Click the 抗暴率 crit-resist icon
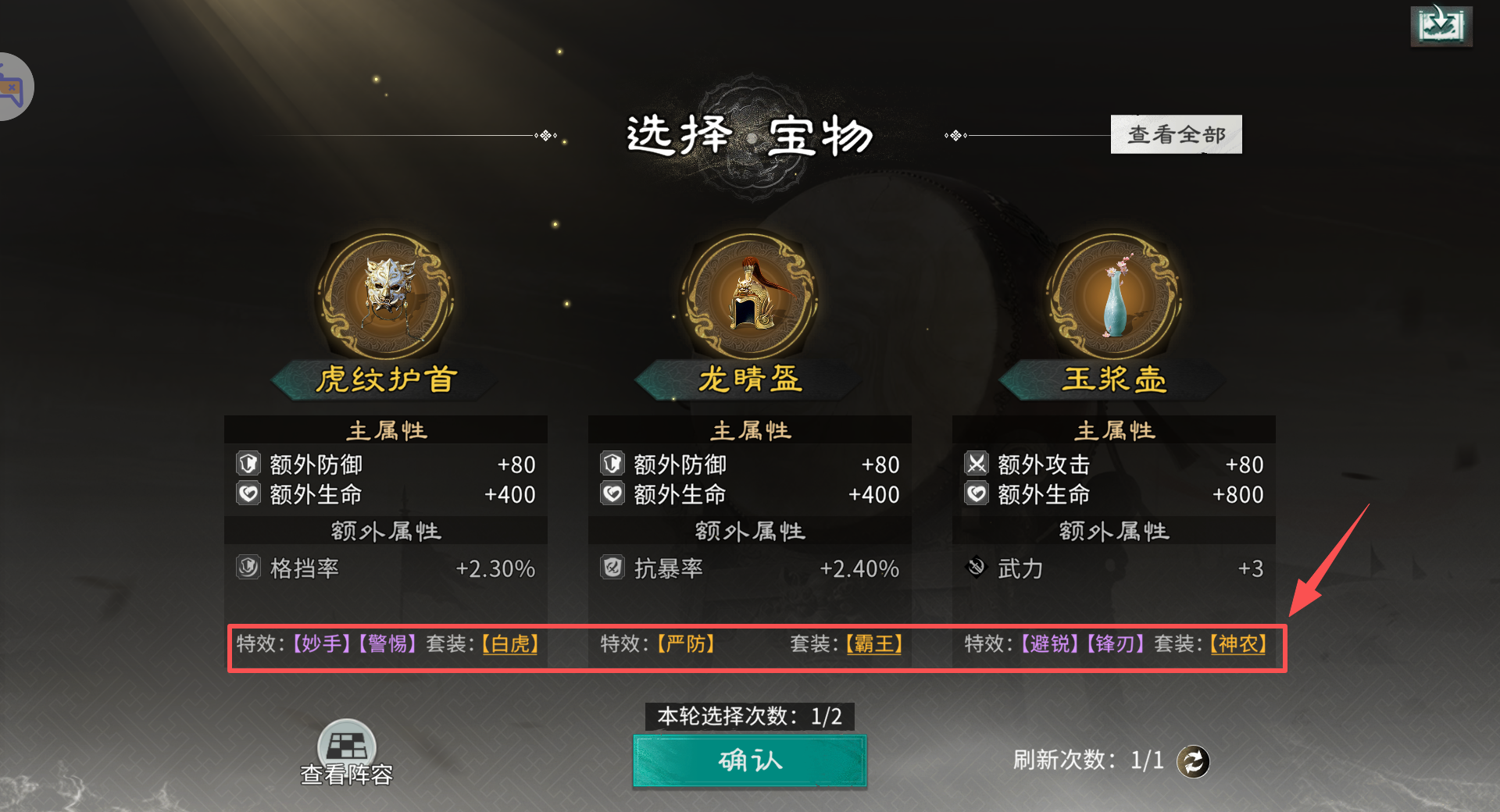1500x812 pixels. 612,568
